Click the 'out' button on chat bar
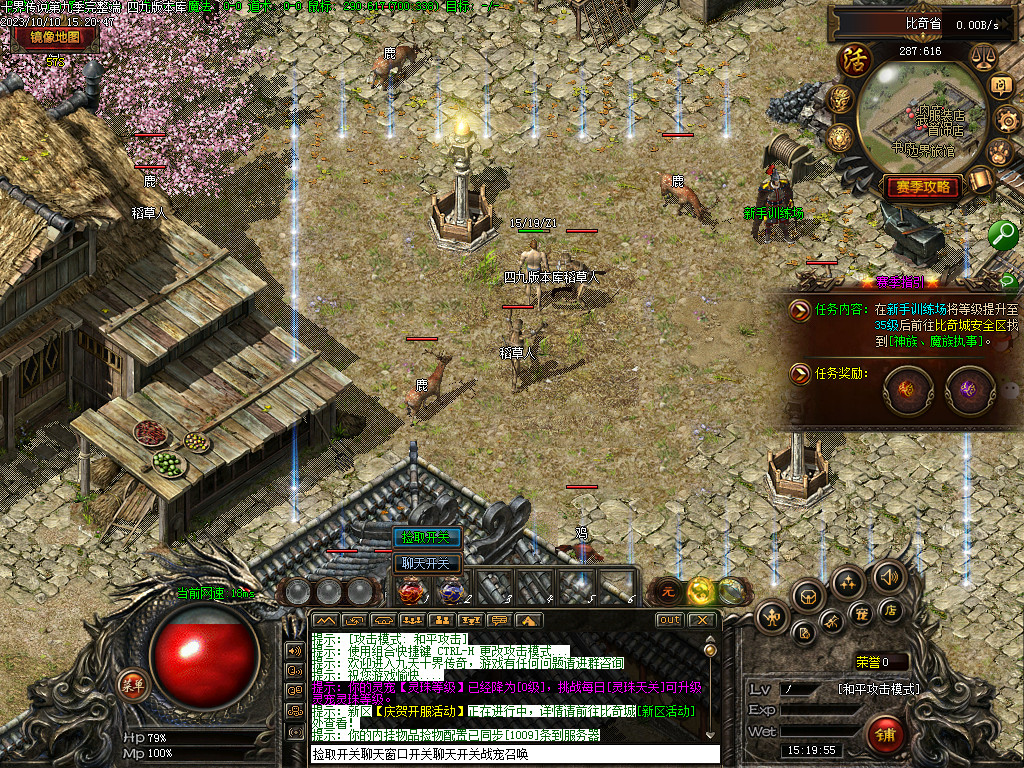The image size is (1024, 768). [669, 620]
